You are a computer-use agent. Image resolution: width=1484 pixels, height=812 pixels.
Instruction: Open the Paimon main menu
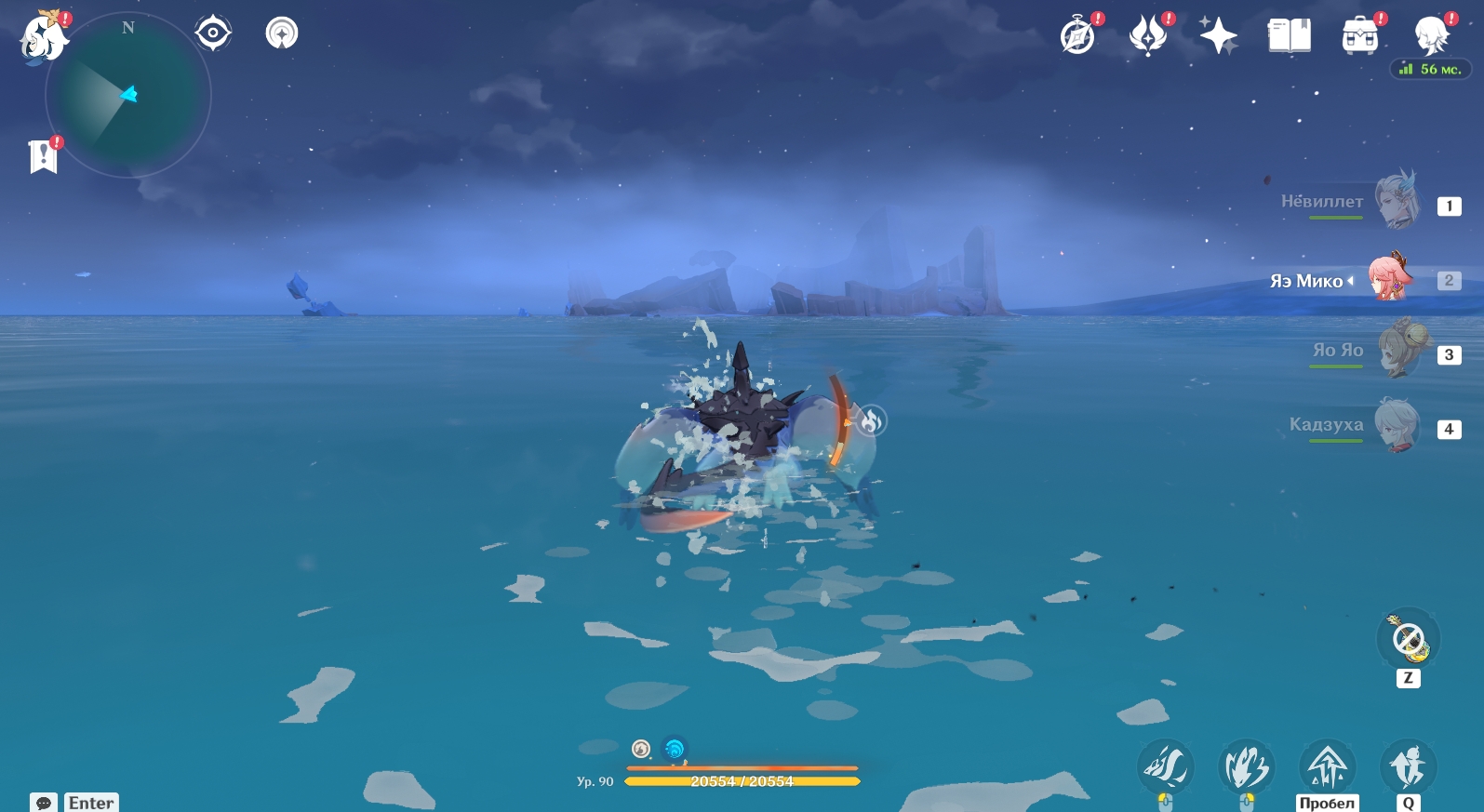pos(44,39)
